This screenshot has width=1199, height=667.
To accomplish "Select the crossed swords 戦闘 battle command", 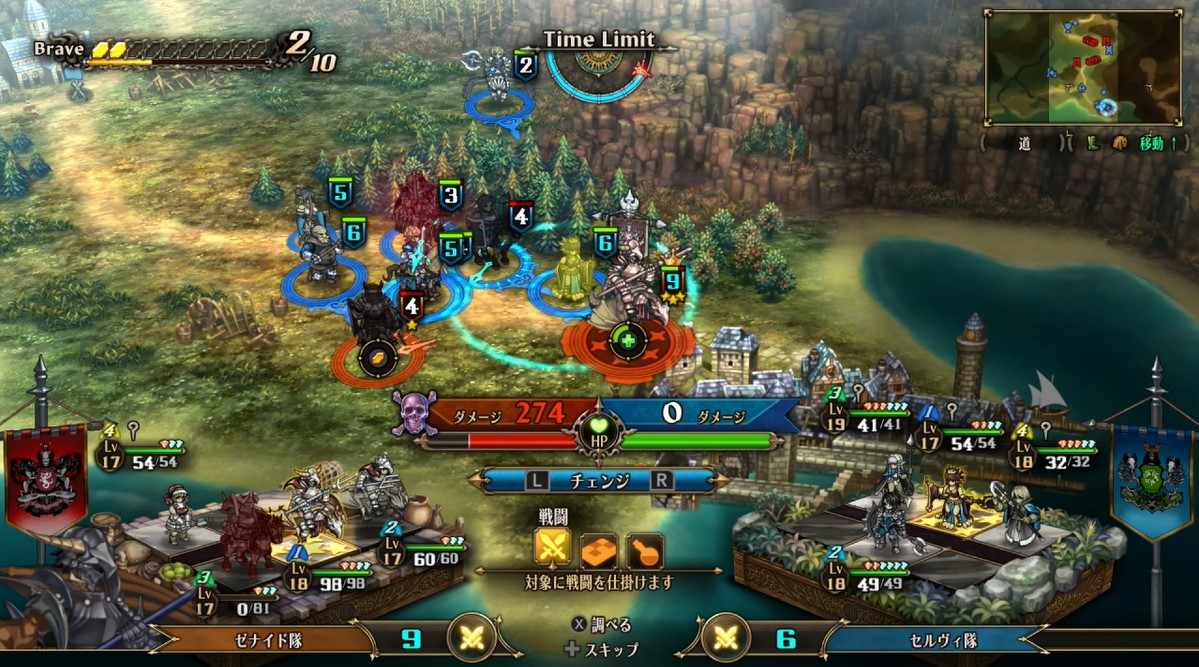I will coord(553,548).
